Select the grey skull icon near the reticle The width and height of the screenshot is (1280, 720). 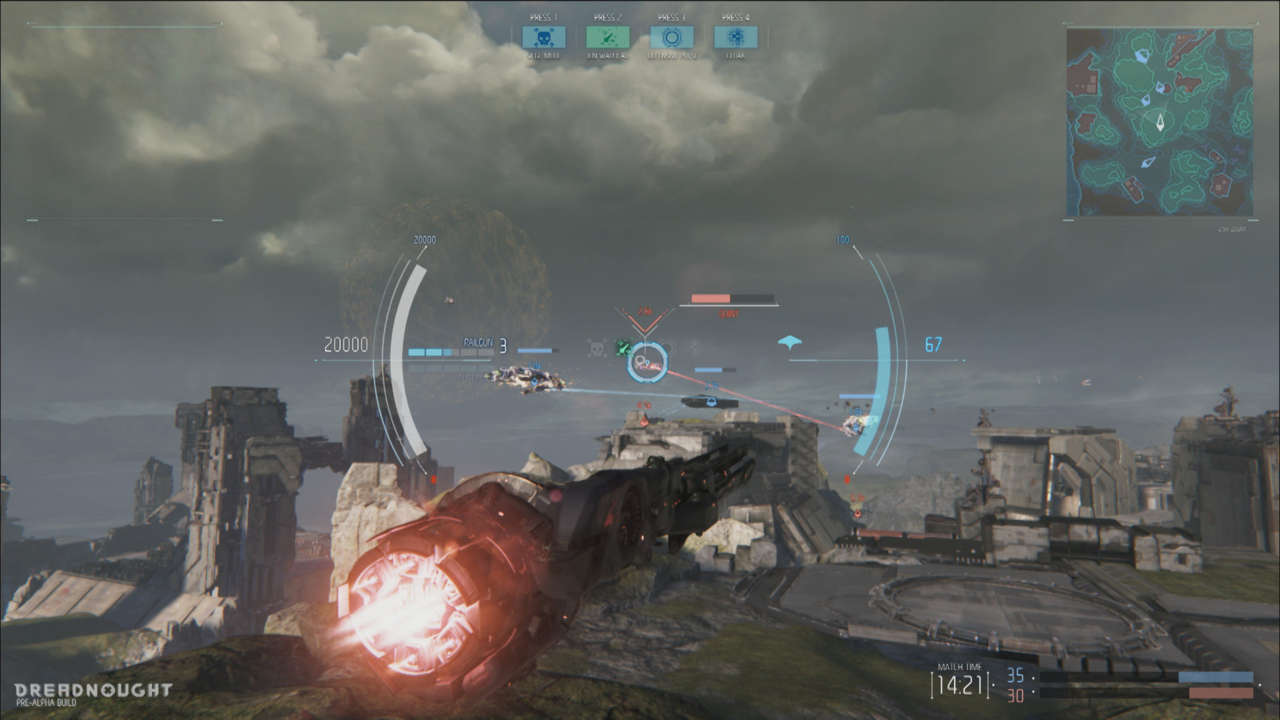(x=597, y=349)
